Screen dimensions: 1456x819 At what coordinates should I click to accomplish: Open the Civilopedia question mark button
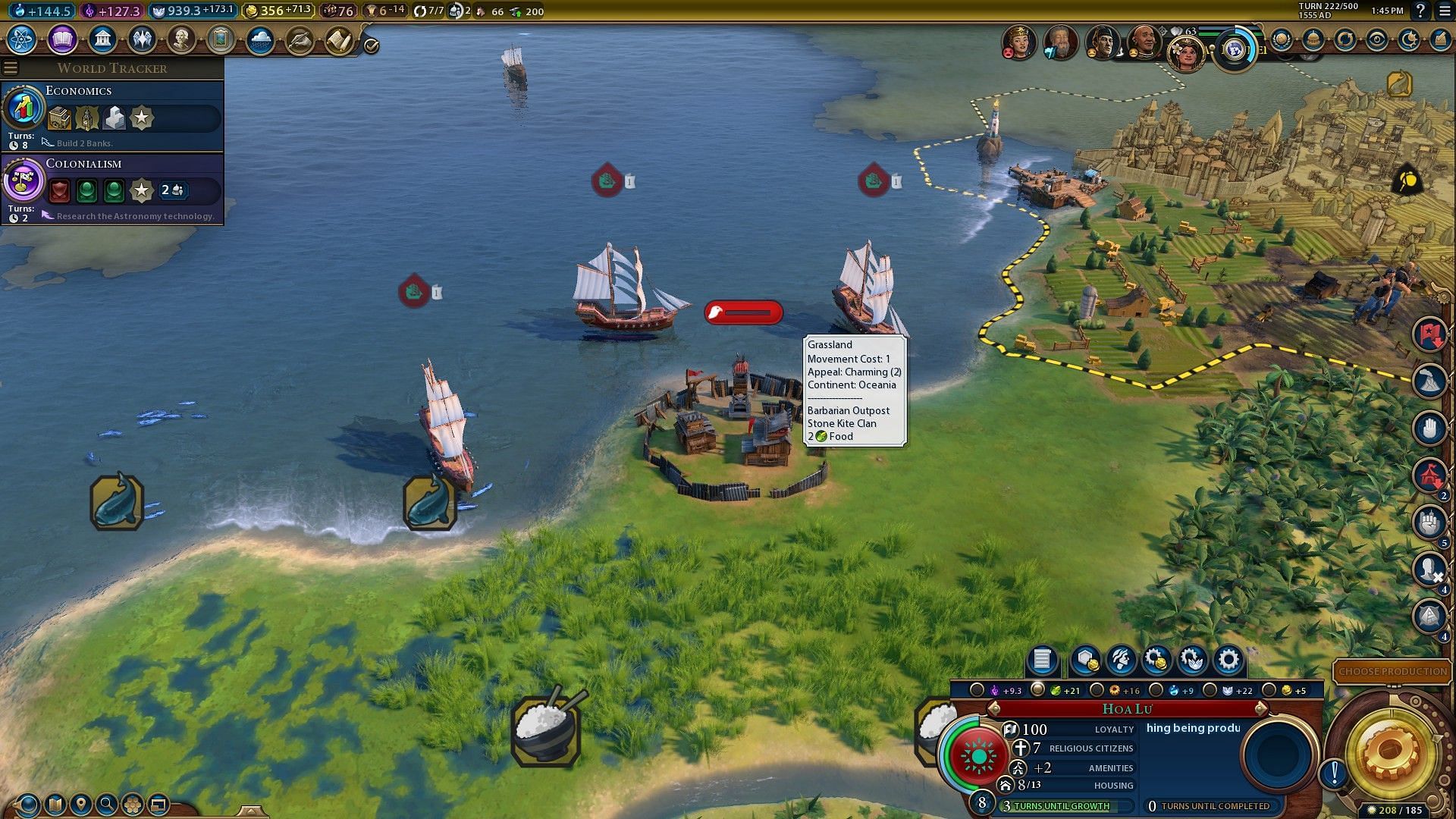(1421, 11)
